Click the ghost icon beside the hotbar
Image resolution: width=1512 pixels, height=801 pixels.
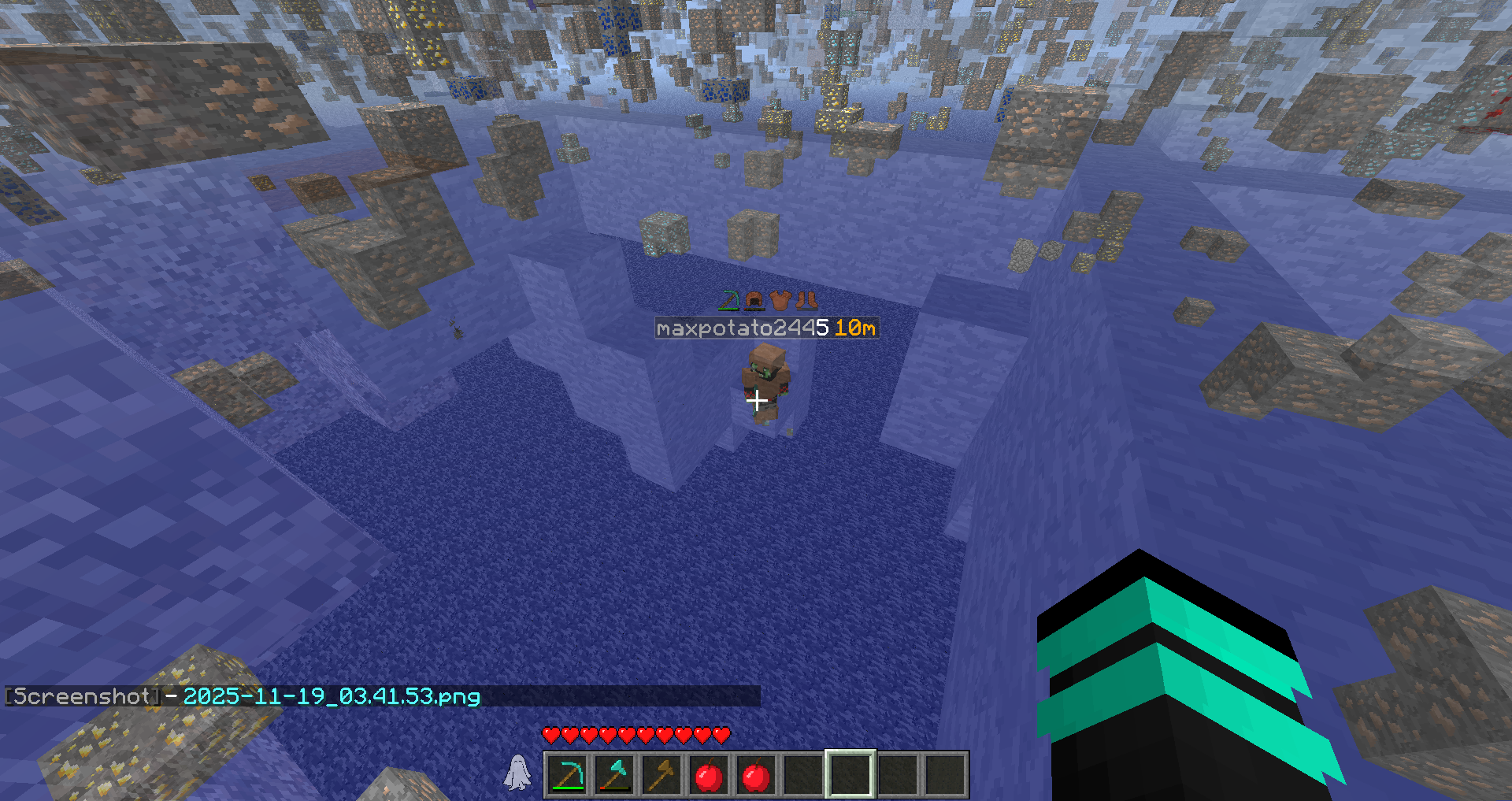point(517,772)
